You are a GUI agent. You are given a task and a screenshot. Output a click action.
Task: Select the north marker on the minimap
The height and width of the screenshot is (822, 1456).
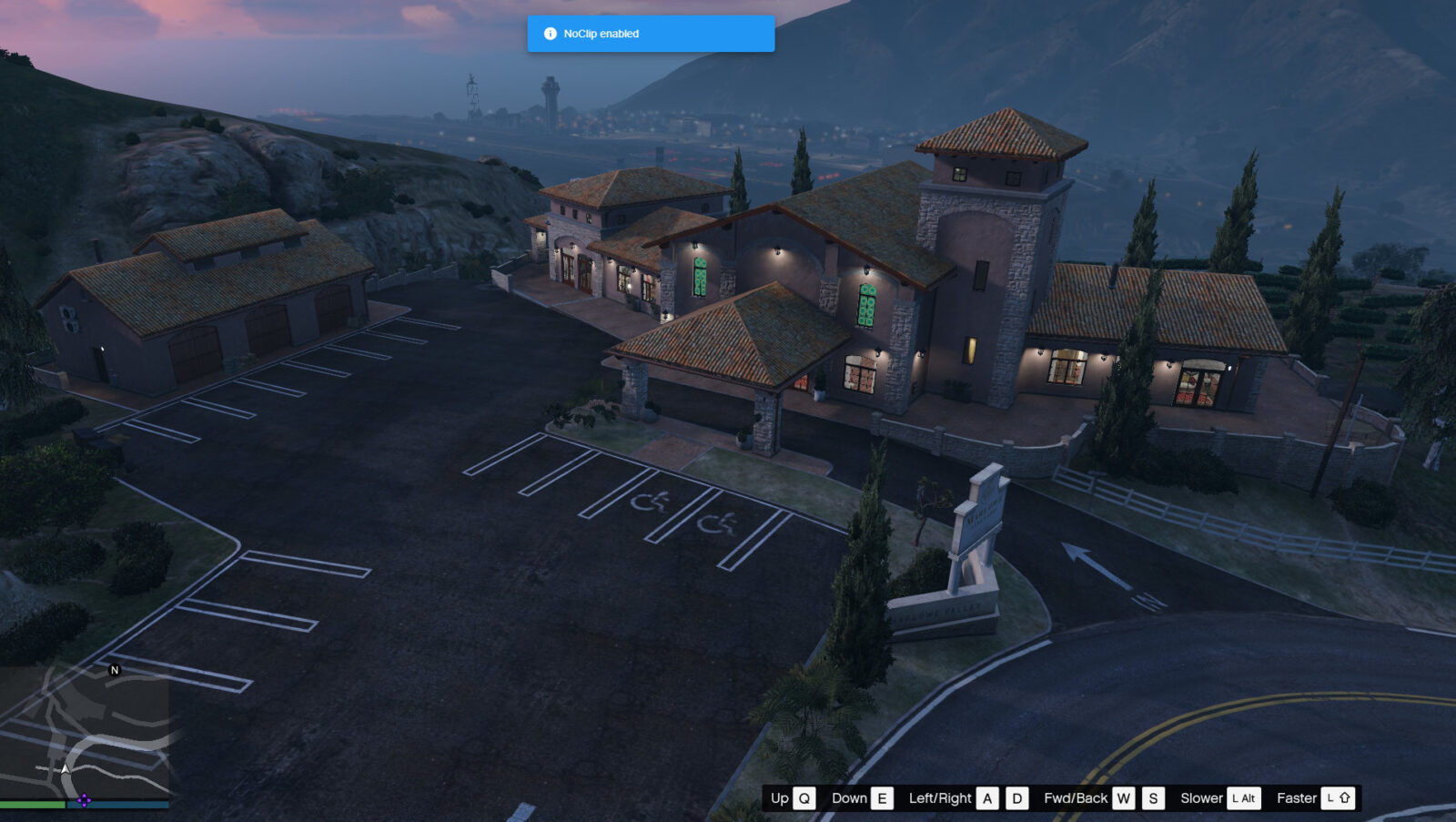coord(115,670)
